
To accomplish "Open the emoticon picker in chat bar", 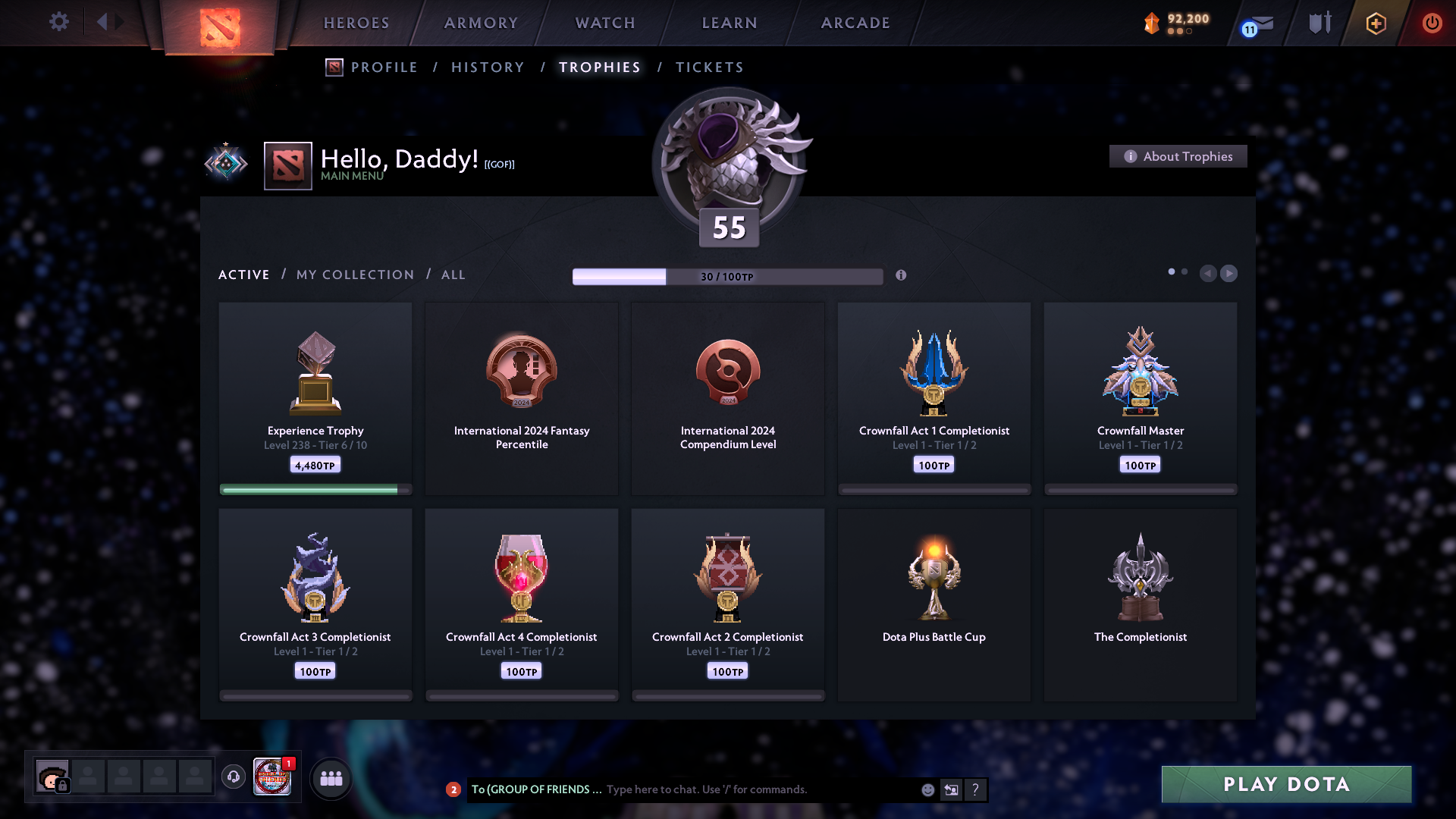I will [x=927, y=789].
